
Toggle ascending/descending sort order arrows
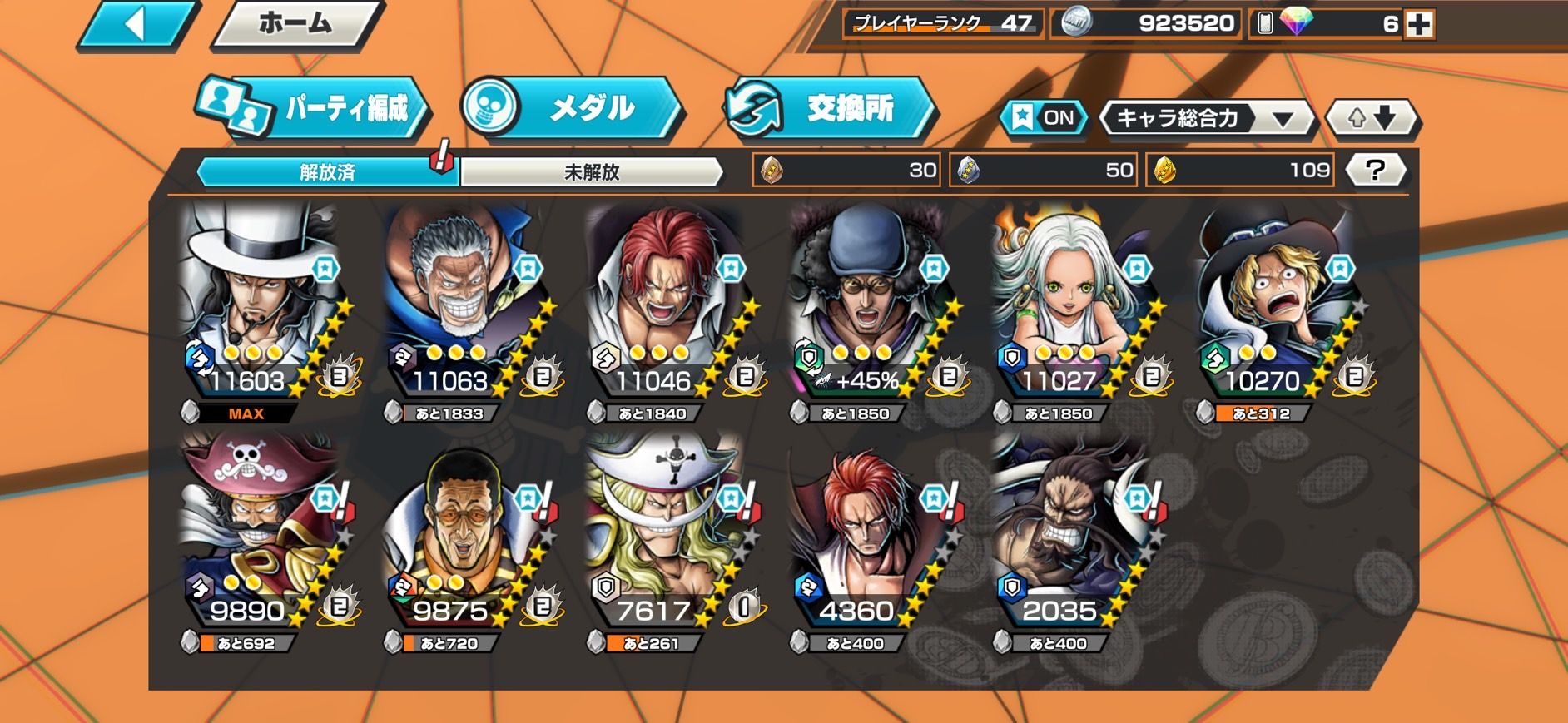(1371, 118)
